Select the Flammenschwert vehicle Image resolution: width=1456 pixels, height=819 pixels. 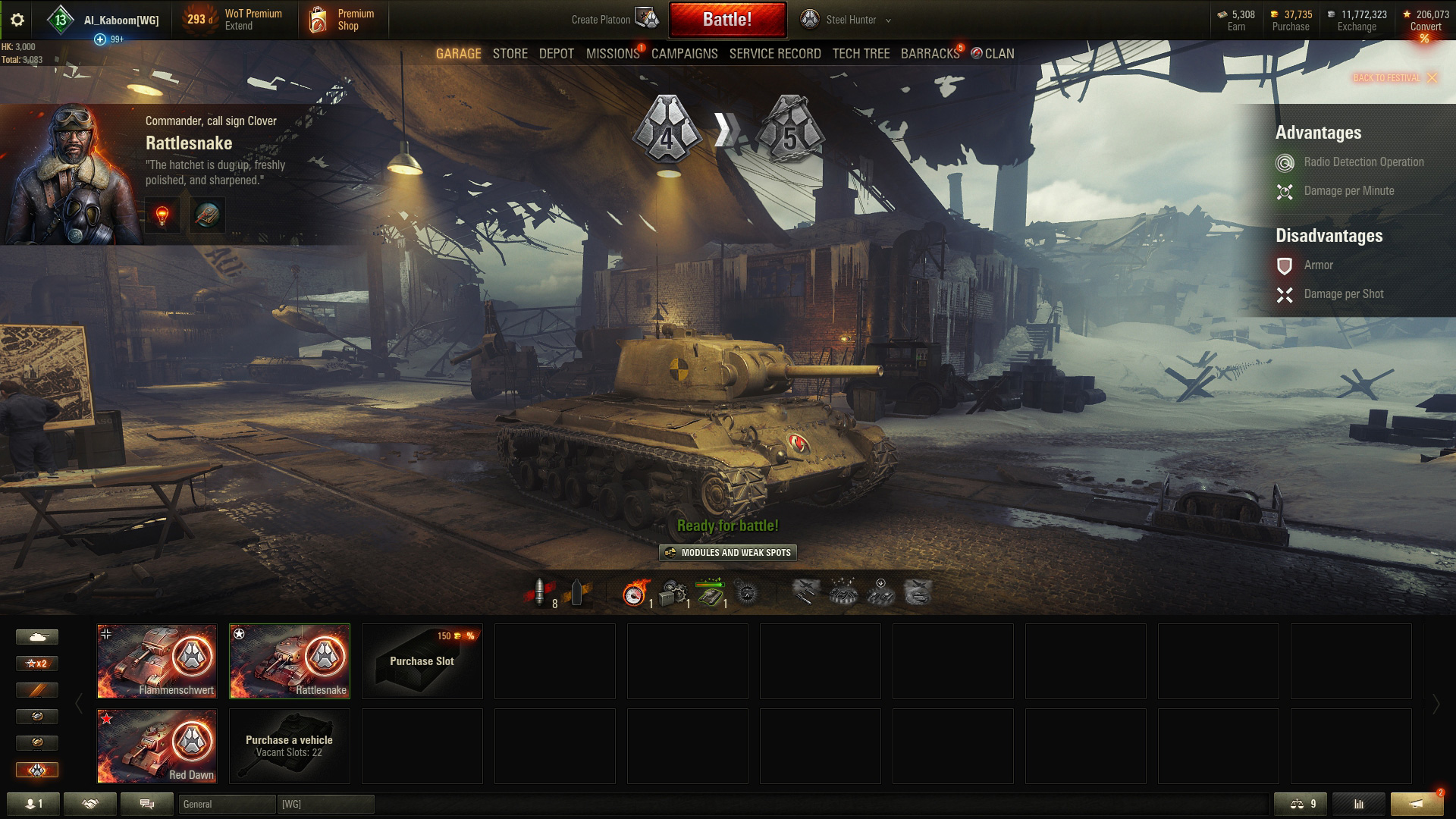pyautogui.click(x=157, y=661)
